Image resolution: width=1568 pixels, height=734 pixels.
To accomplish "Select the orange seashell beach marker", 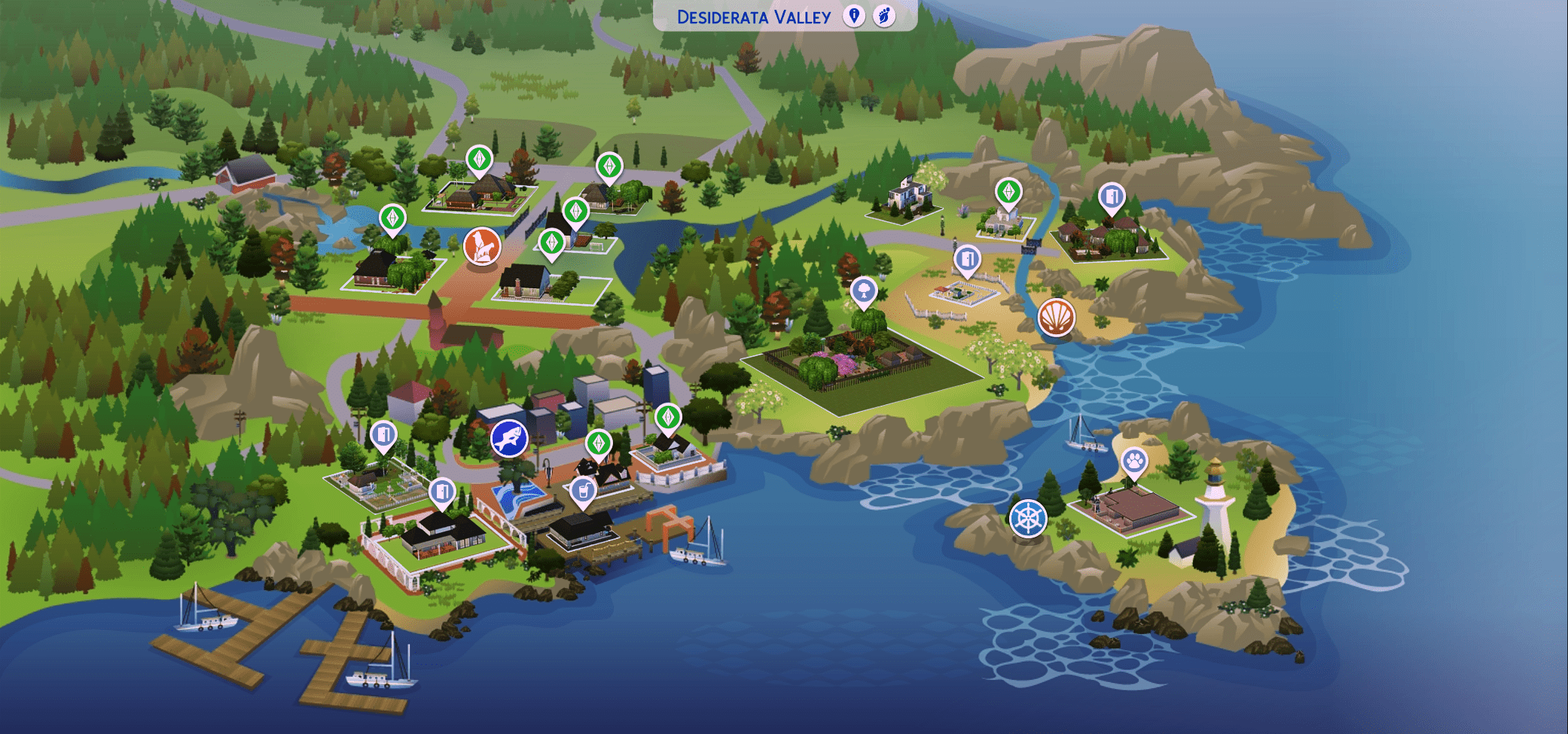I will point(1056,317).
